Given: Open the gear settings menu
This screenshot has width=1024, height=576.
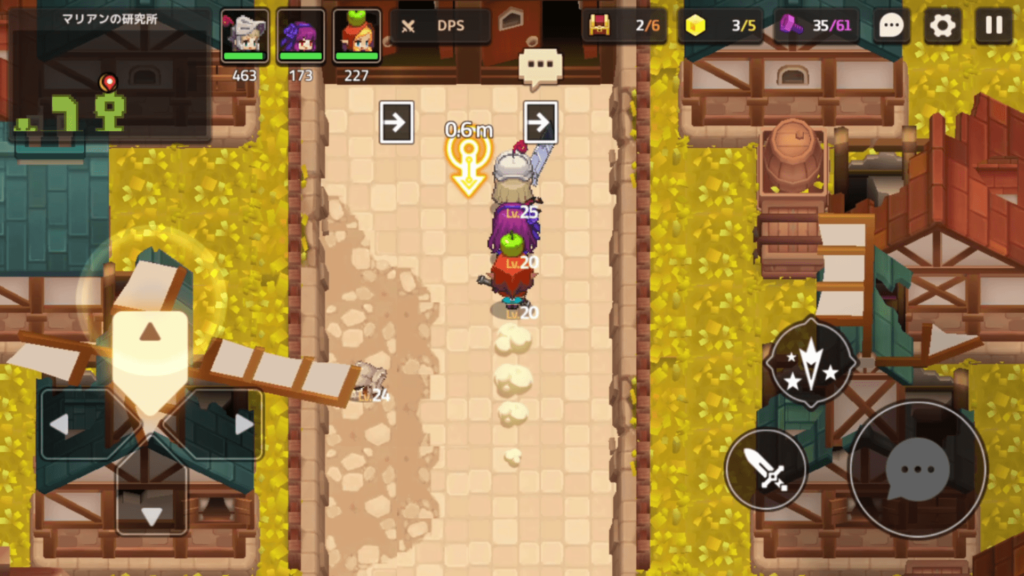Looking at the screenshot, I should click(942, 26).
